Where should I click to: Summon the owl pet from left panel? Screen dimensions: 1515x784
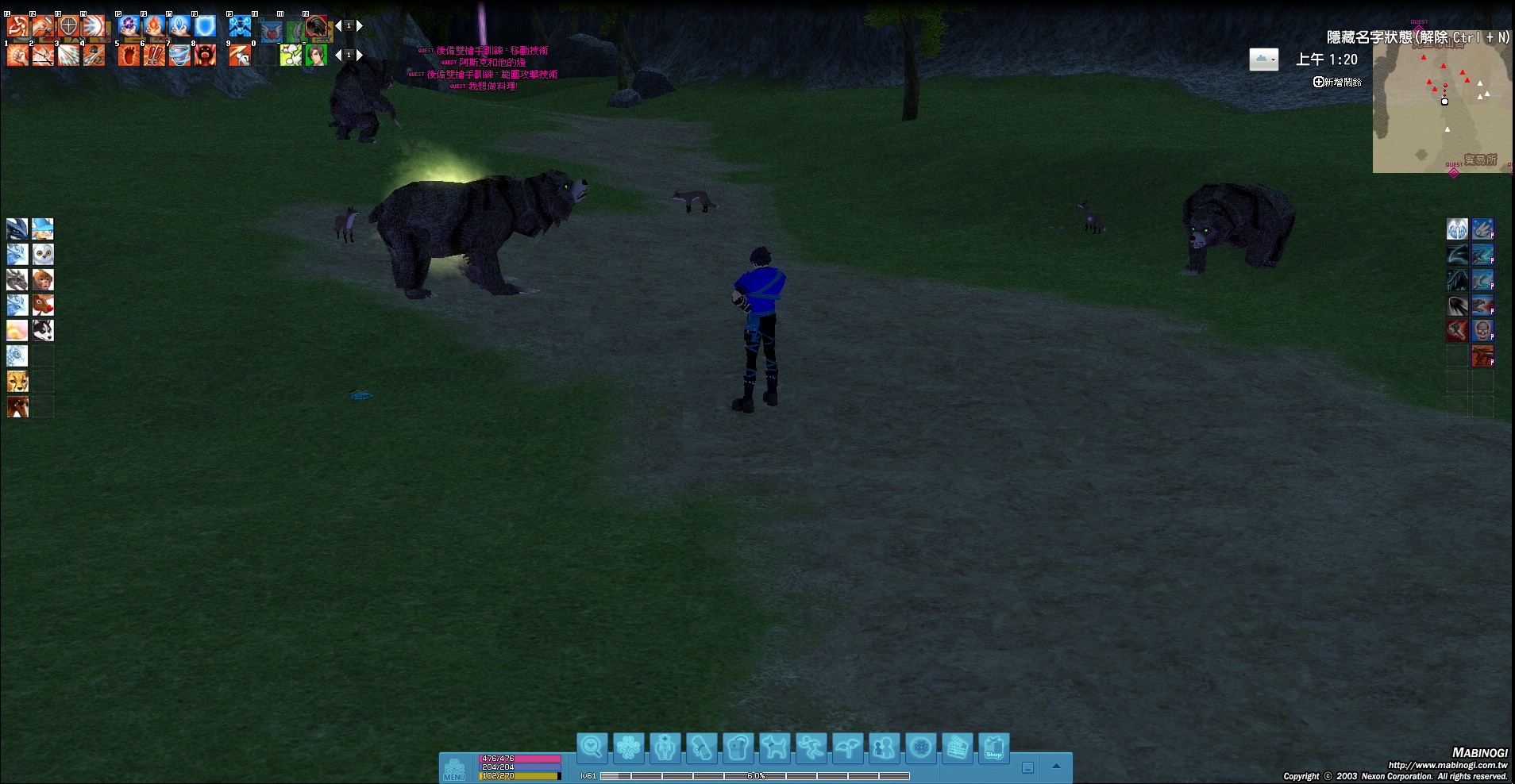tap(43, 255)
